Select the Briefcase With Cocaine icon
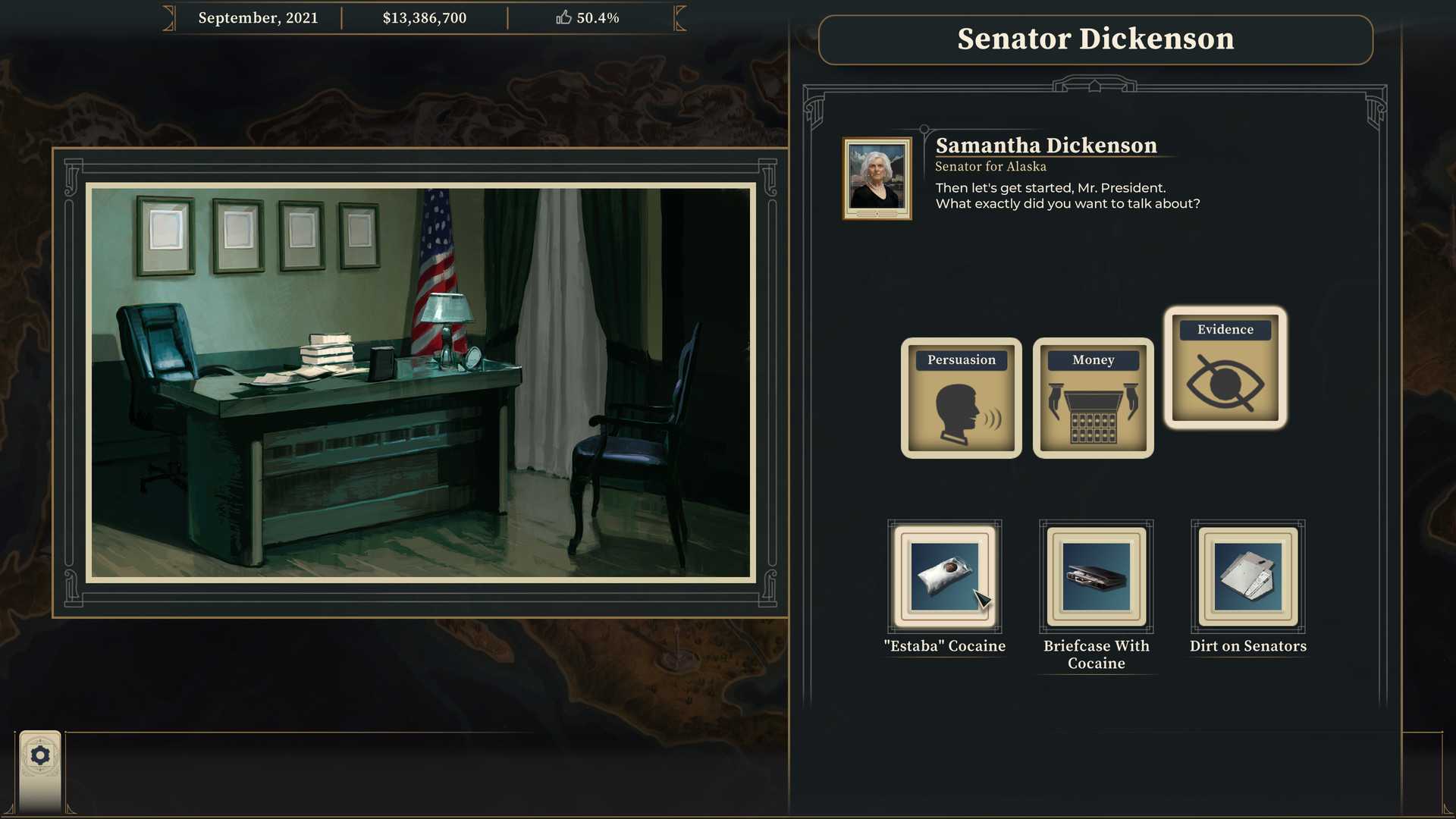 tap(1095, 578)
